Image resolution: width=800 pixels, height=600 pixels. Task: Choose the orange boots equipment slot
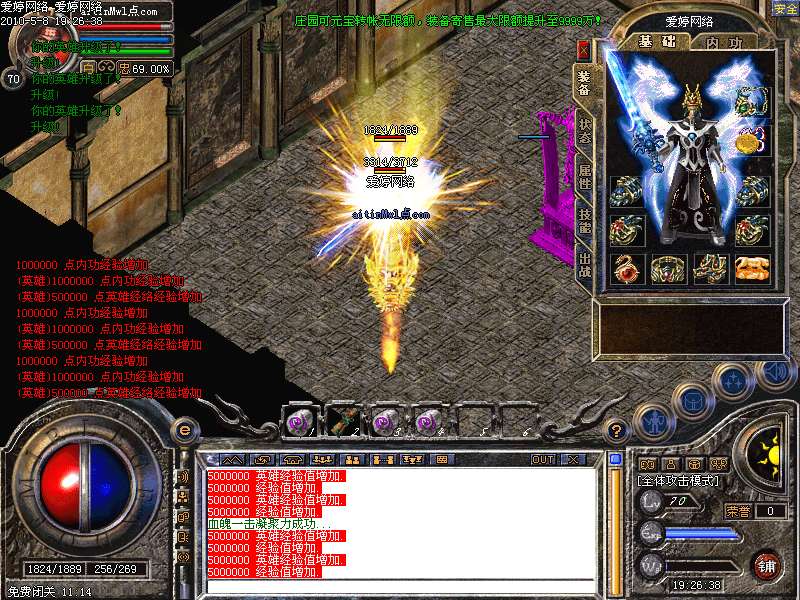[x=752, y=268]
